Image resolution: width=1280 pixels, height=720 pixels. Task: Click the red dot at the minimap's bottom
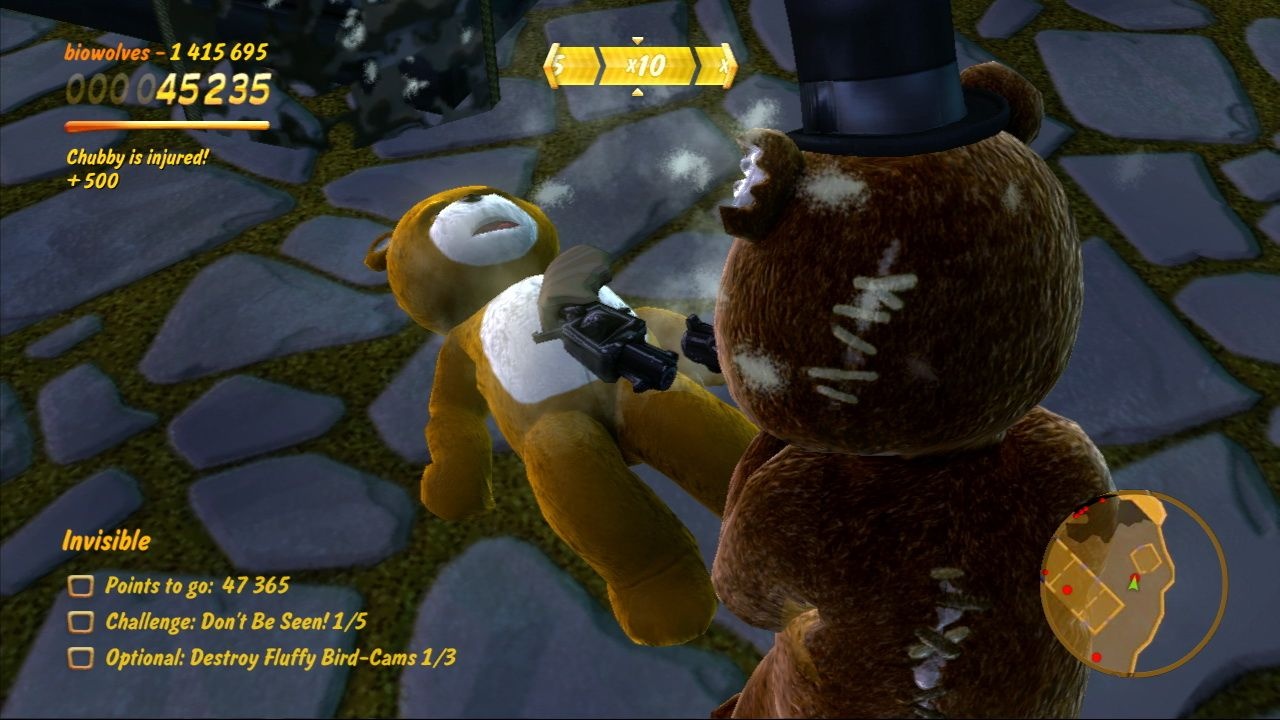click(x=1096, y=657)
